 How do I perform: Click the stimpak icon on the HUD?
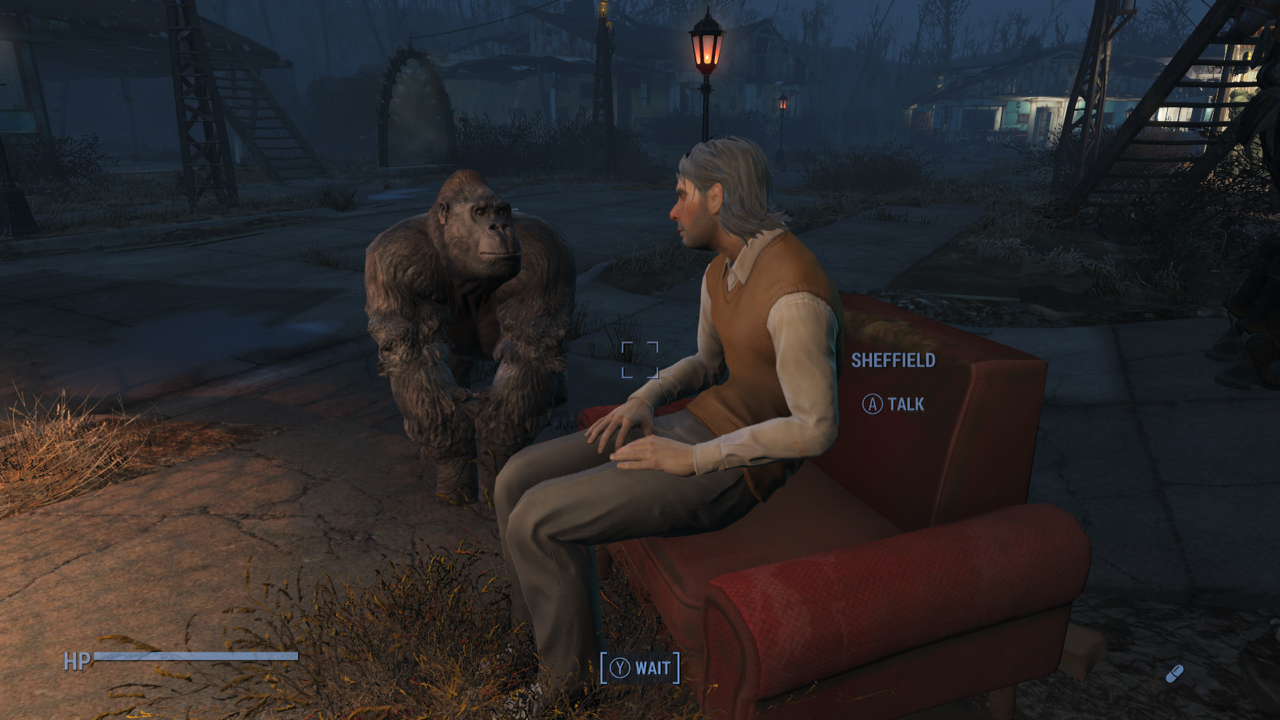pyautogui.click(x=1174, y=673)
